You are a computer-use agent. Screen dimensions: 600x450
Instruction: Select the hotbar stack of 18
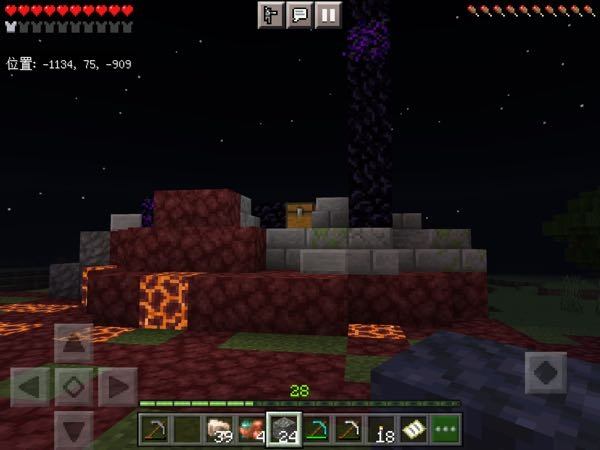tap(381, 430)
